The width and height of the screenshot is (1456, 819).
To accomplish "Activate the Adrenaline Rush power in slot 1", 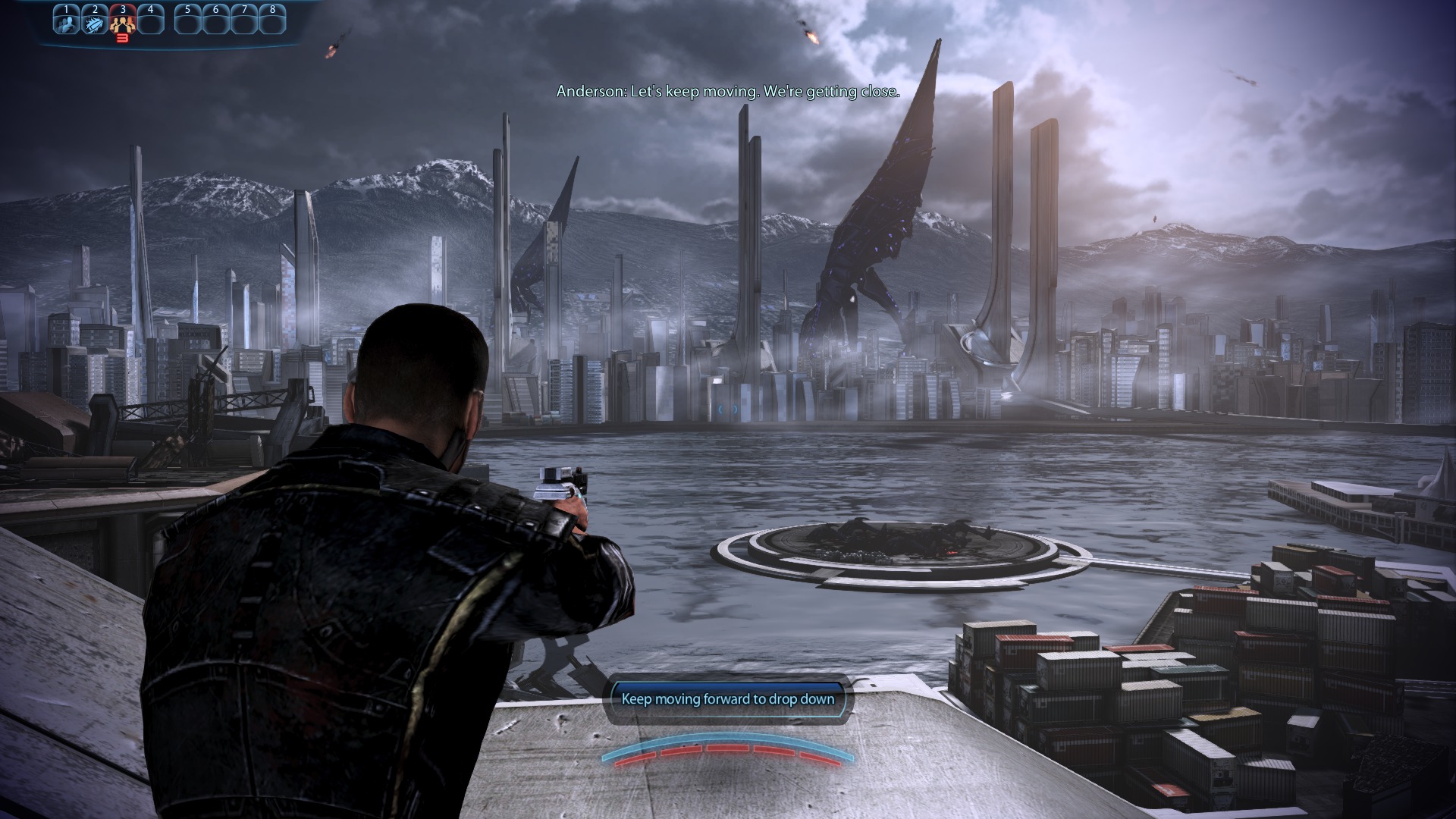I will tap(67, 21).
